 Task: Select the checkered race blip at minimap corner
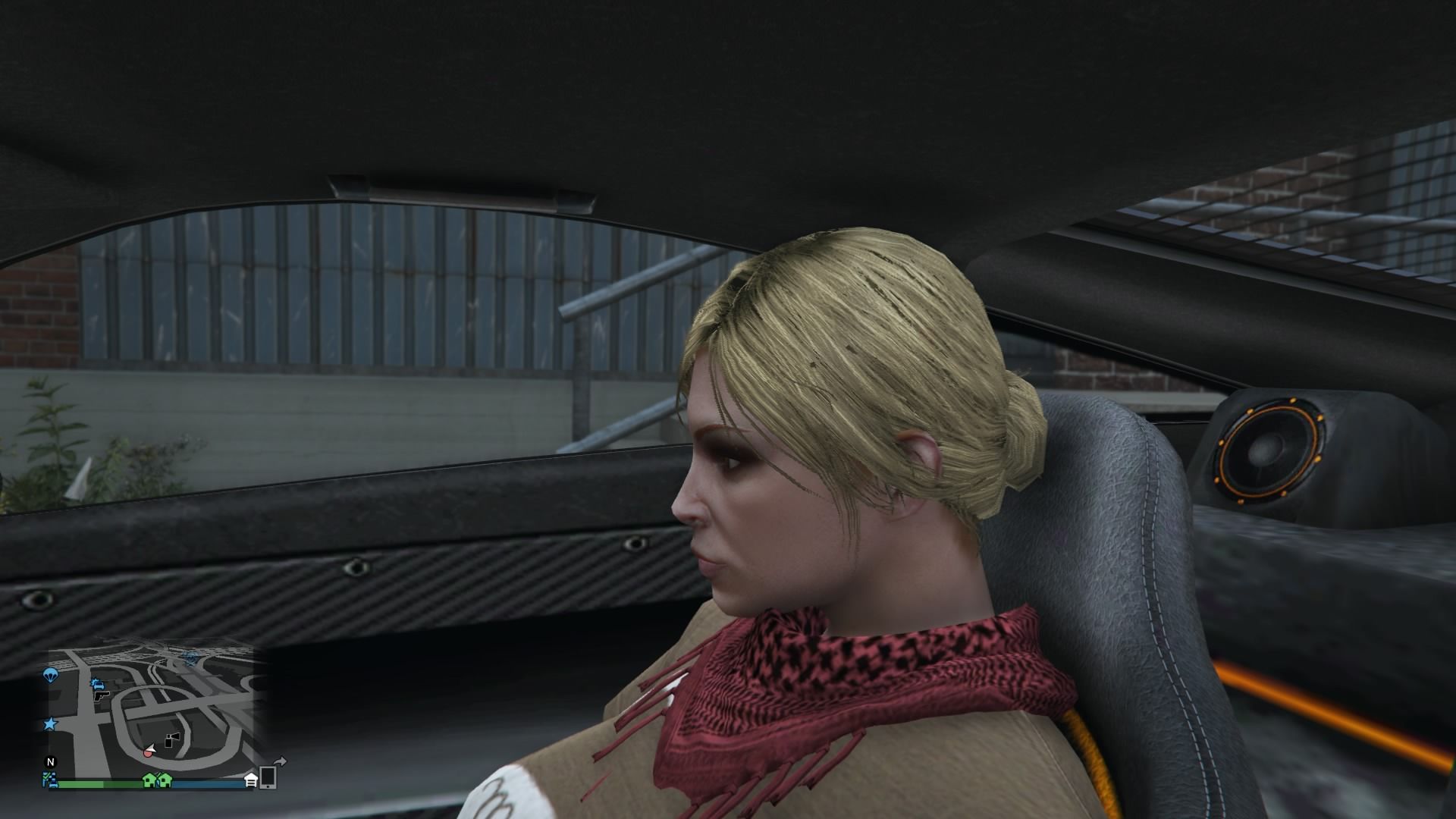click(49, 780)
